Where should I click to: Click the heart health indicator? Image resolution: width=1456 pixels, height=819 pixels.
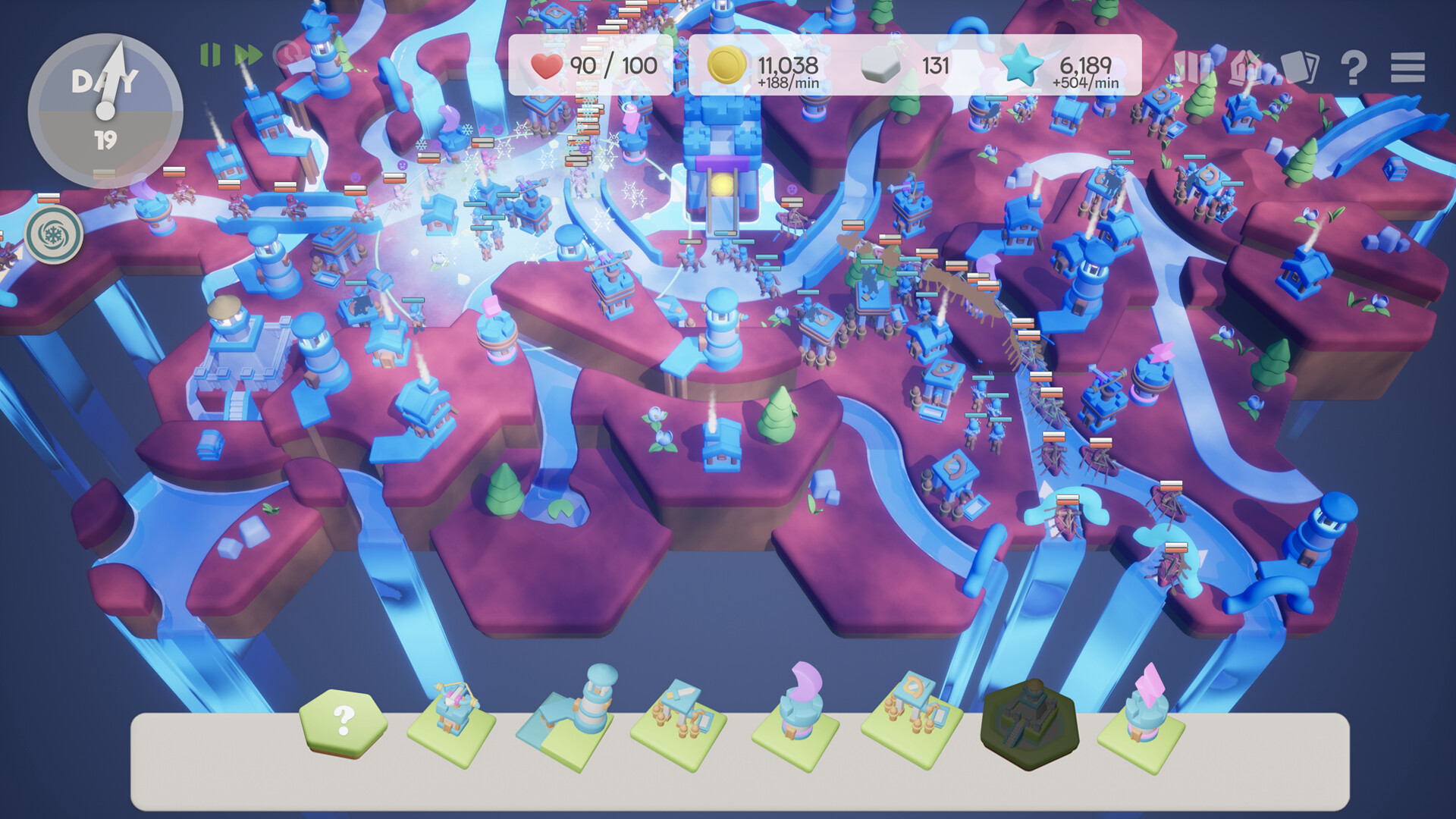544,67
